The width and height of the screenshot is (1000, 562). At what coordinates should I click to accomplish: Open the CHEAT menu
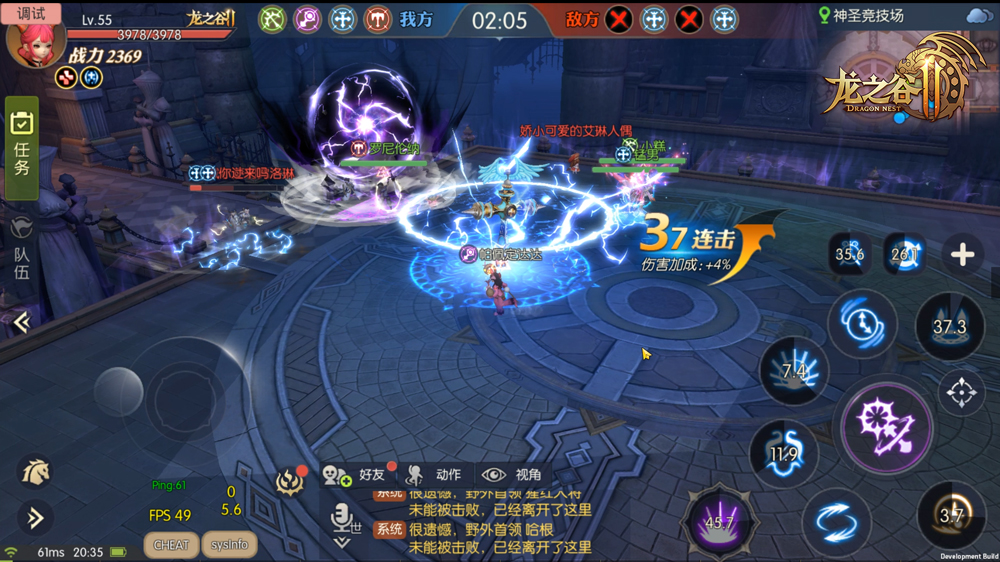pyautogui.click(x=171, y=545)
